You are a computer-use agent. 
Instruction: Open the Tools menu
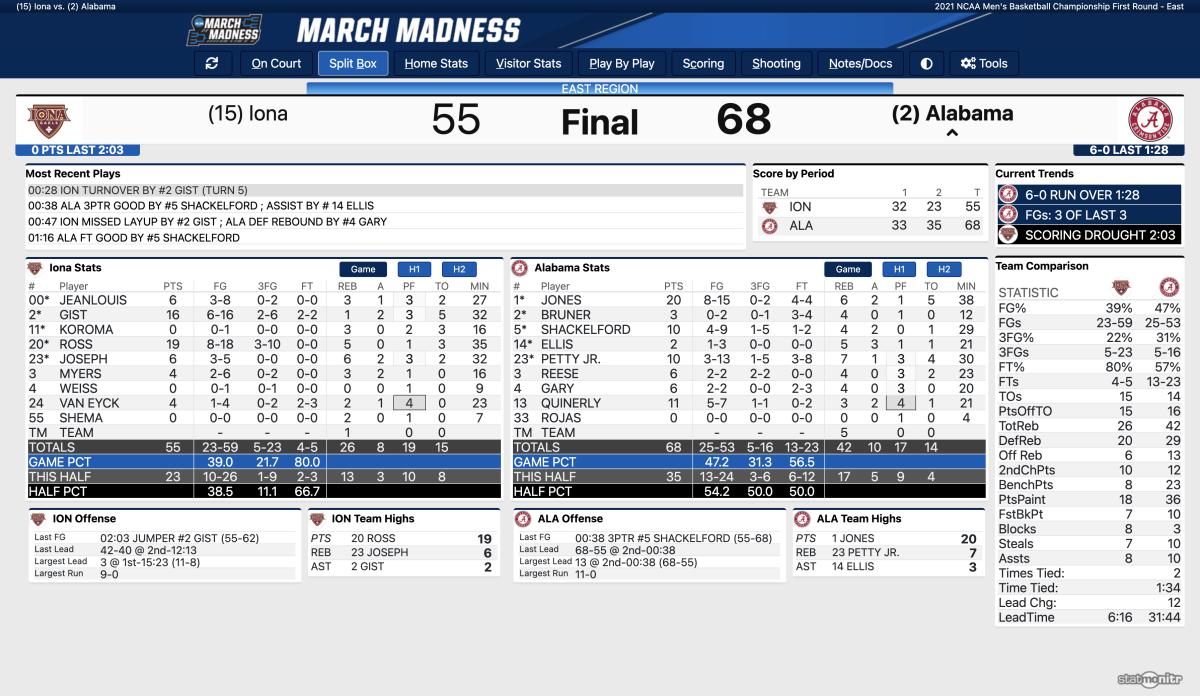(984, 63)
